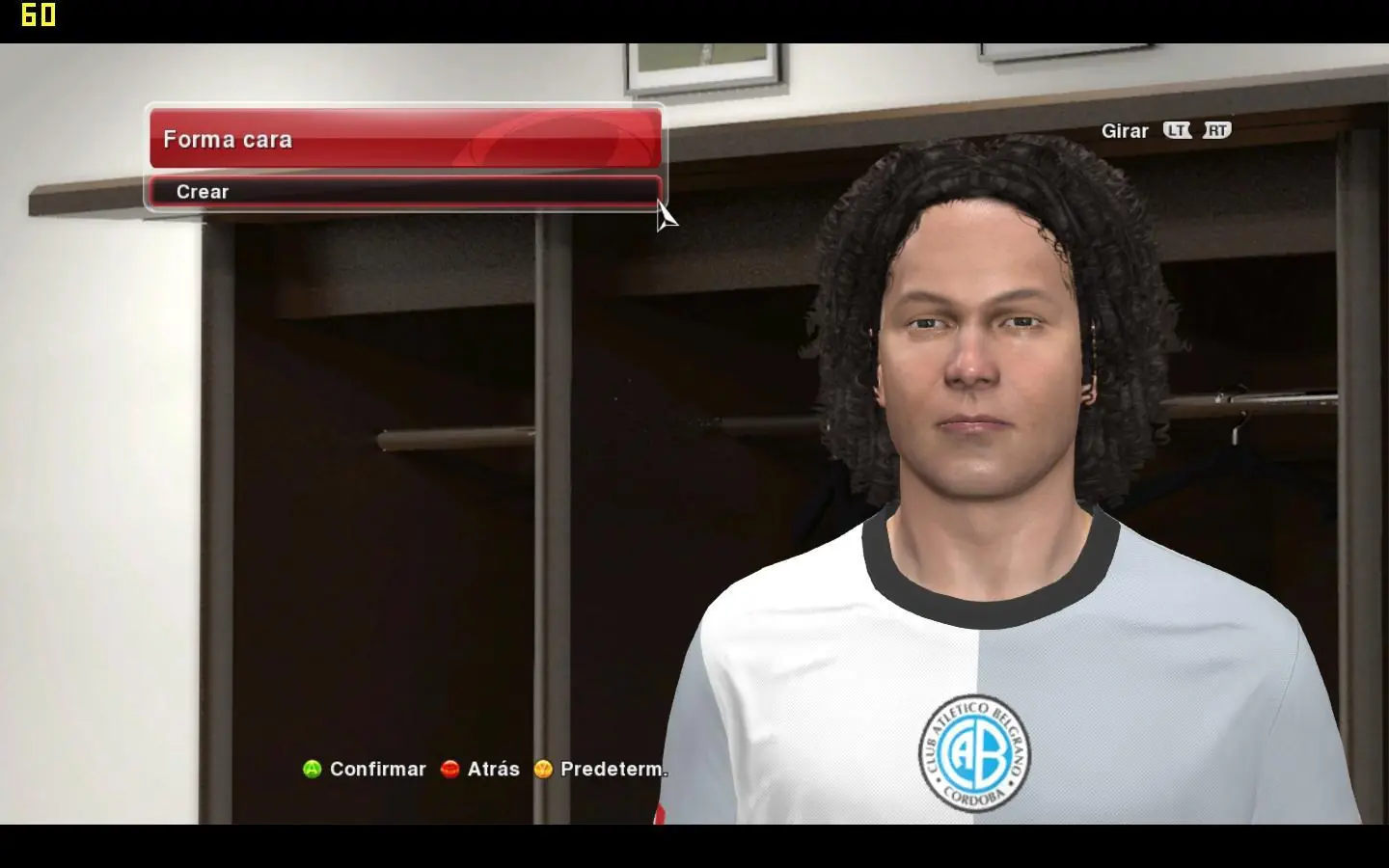The height and width of the screenshot is (868, 1389).
Task: Click the red B Atrás button icon
Action: [449, 770]
